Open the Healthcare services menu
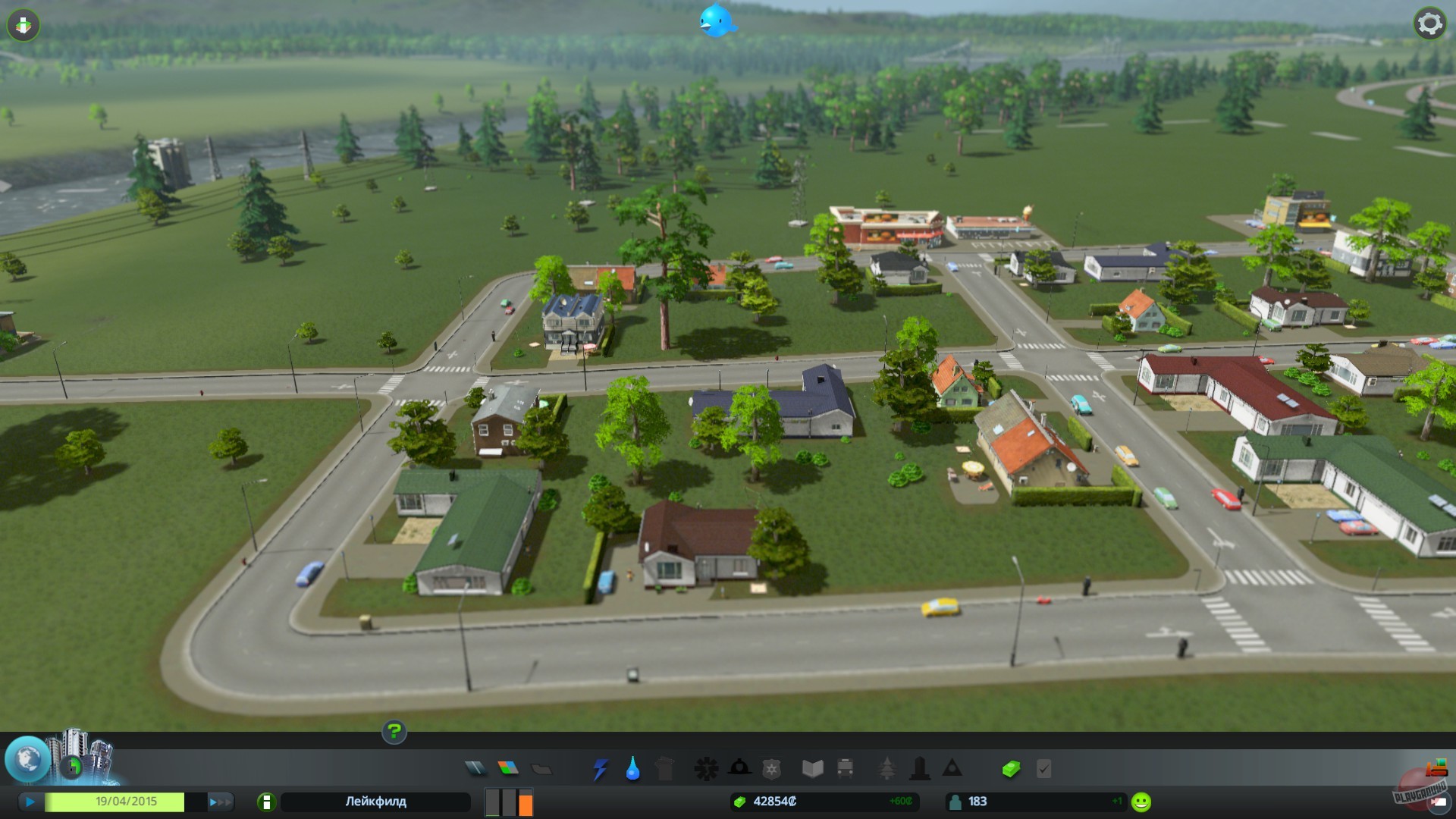The image size is (1456, 819). 706,768
